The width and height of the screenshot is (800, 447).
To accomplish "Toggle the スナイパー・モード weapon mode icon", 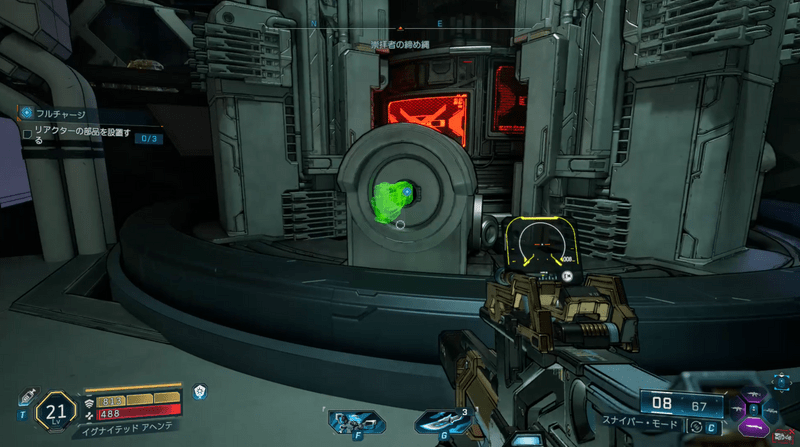I will point(696,427).
